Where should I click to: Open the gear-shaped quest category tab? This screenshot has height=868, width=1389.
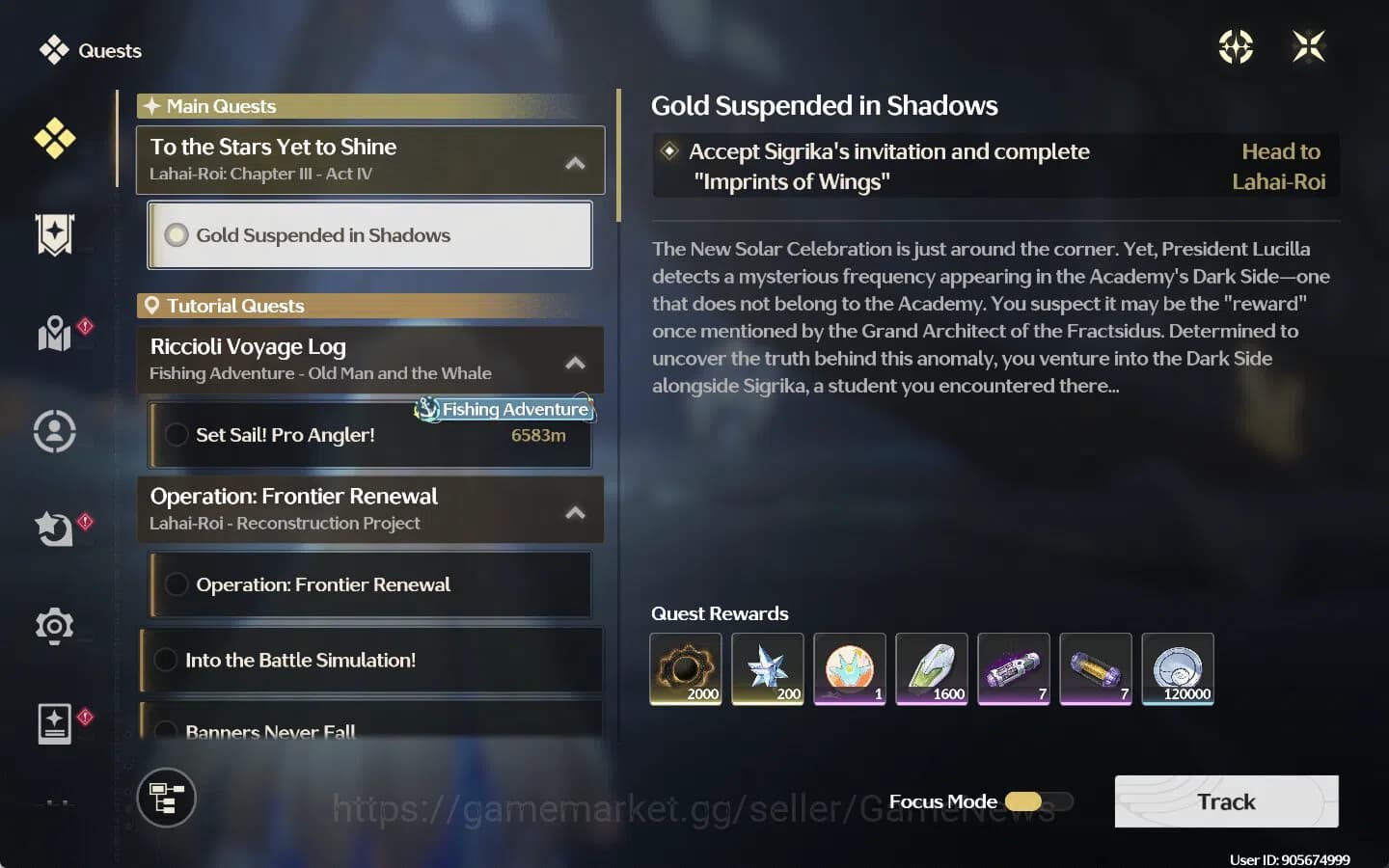(x=55, y=626)
